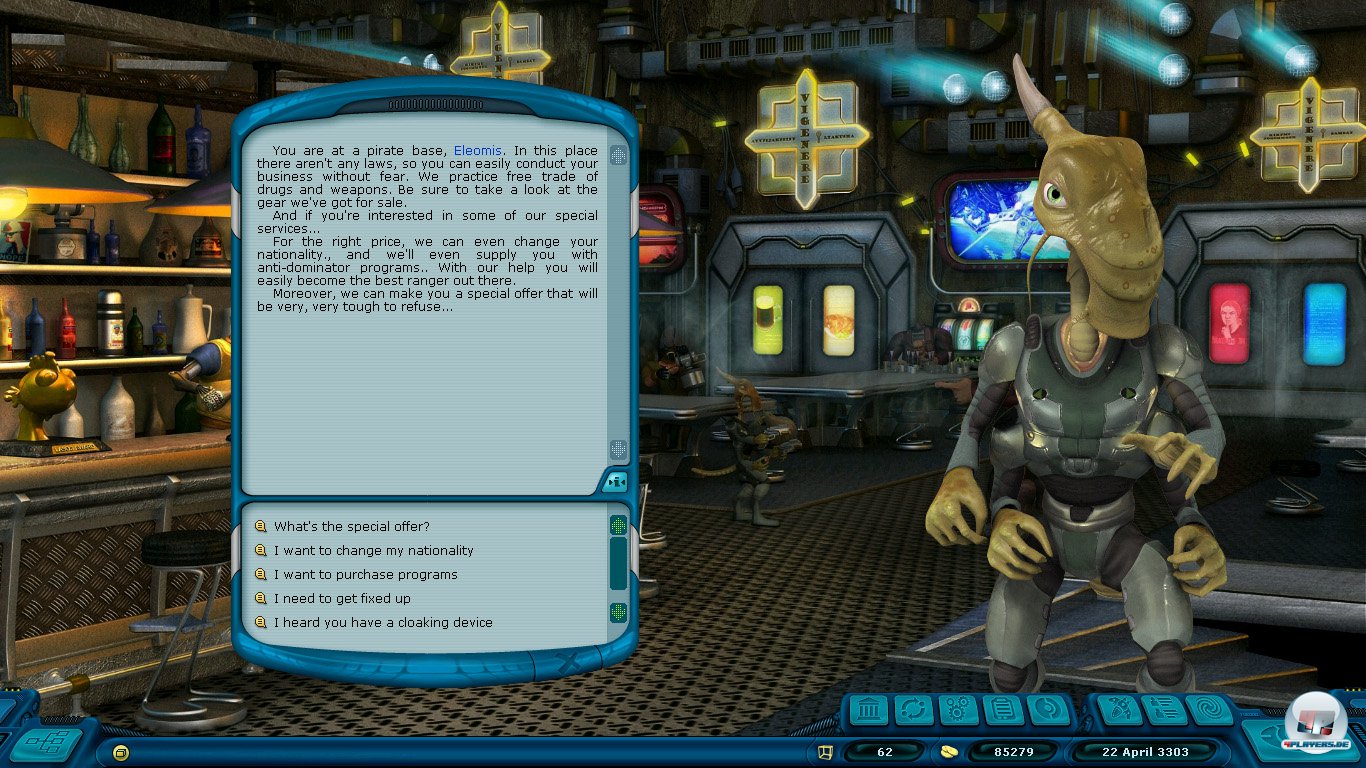1366x768 pixels.
Task: Ask "What's the special offer?"
Action: [351, 526]
